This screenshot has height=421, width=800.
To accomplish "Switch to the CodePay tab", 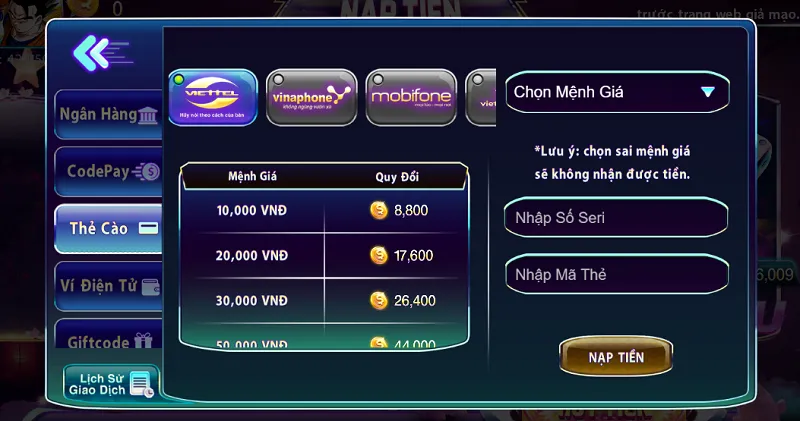I will 108,171.
